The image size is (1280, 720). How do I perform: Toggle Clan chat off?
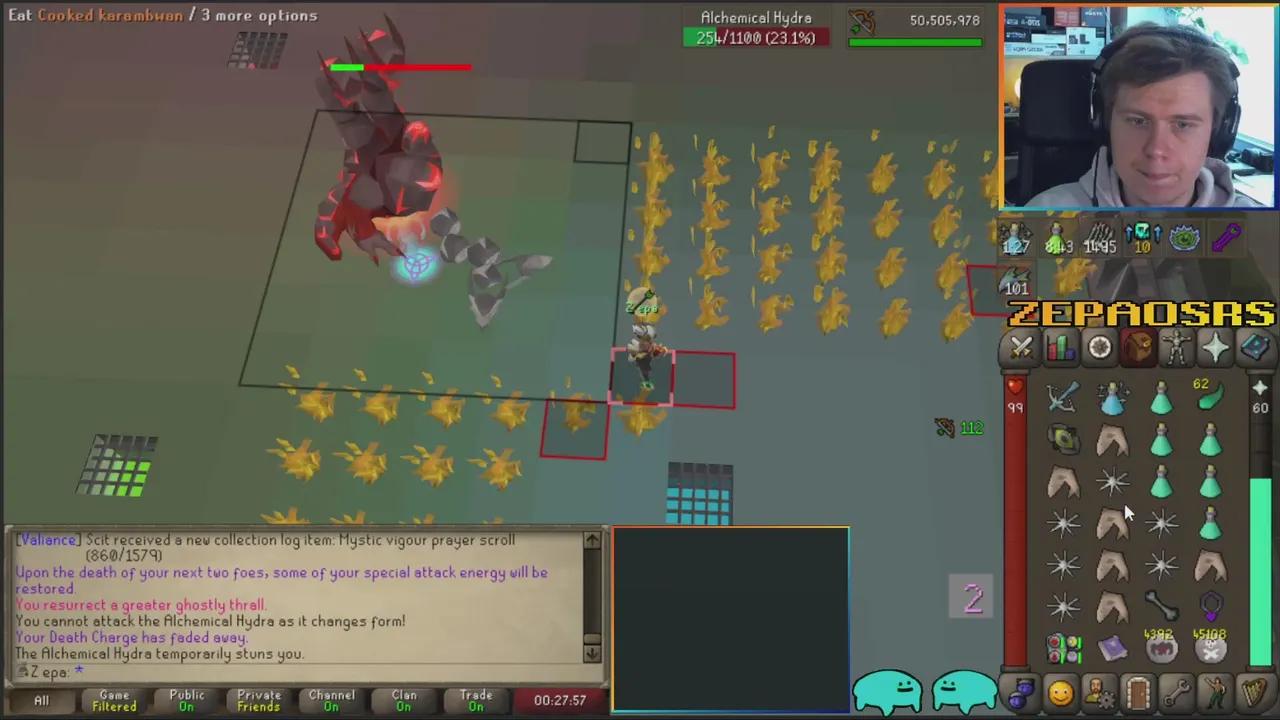click(403, 697)
